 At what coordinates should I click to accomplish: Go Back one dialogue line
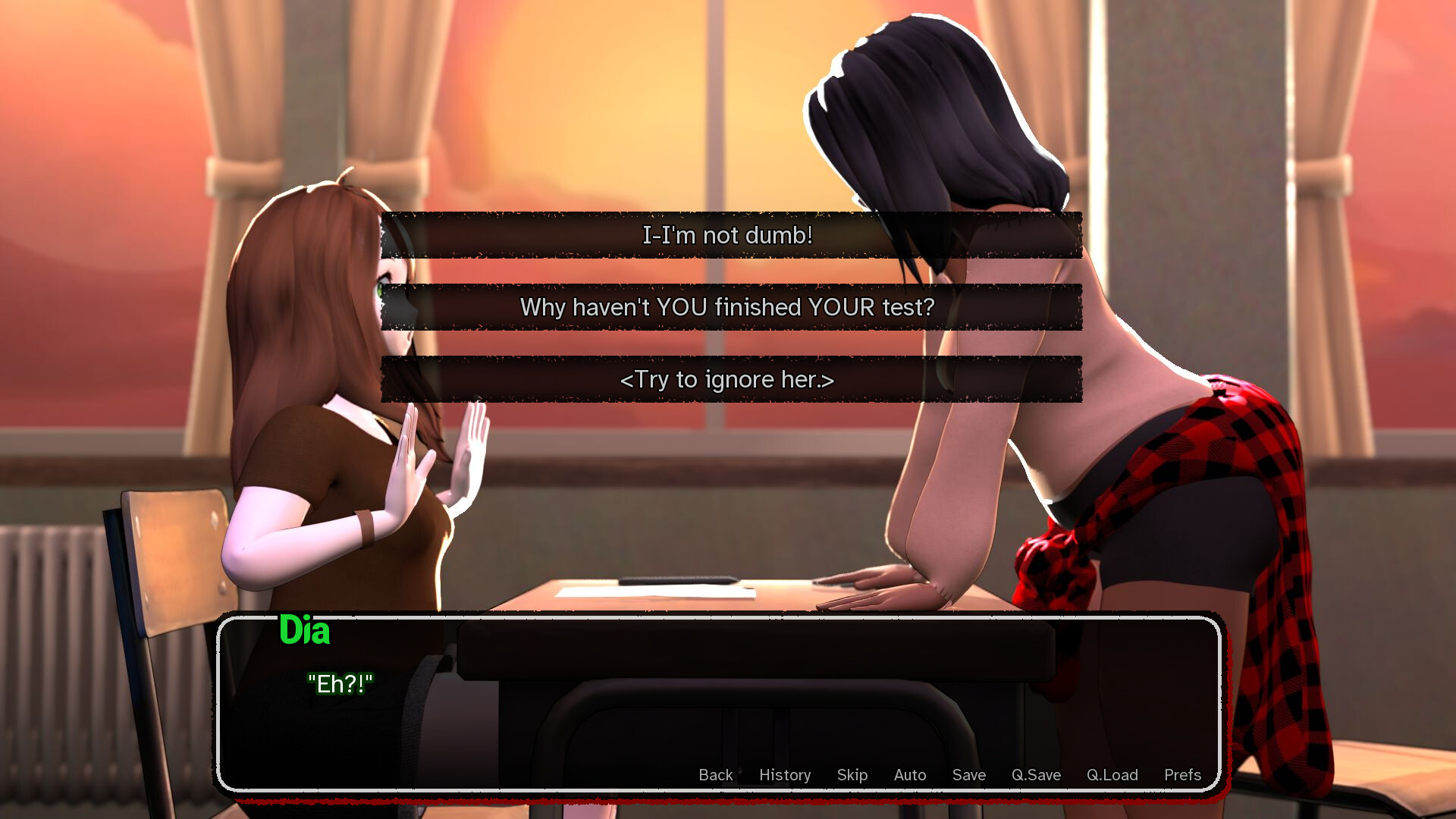click(715, 775)
